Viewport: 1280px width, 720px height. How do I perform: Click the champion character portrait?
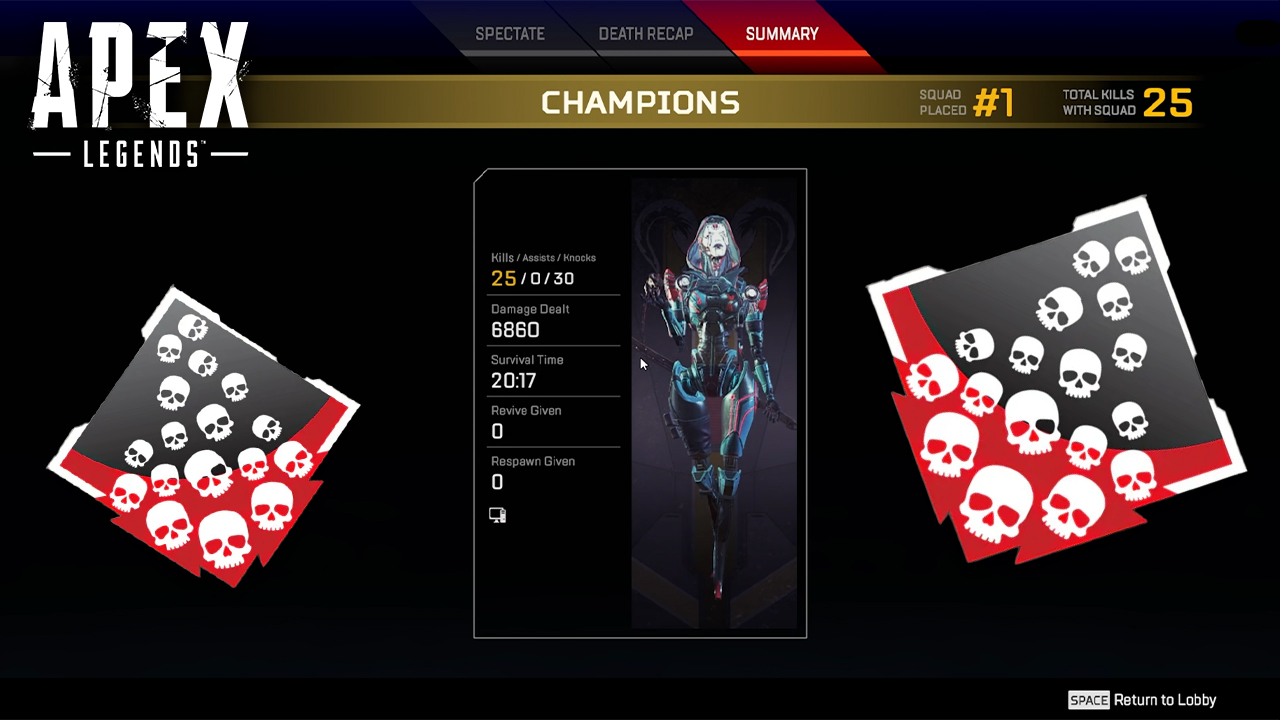coord(717,400)
